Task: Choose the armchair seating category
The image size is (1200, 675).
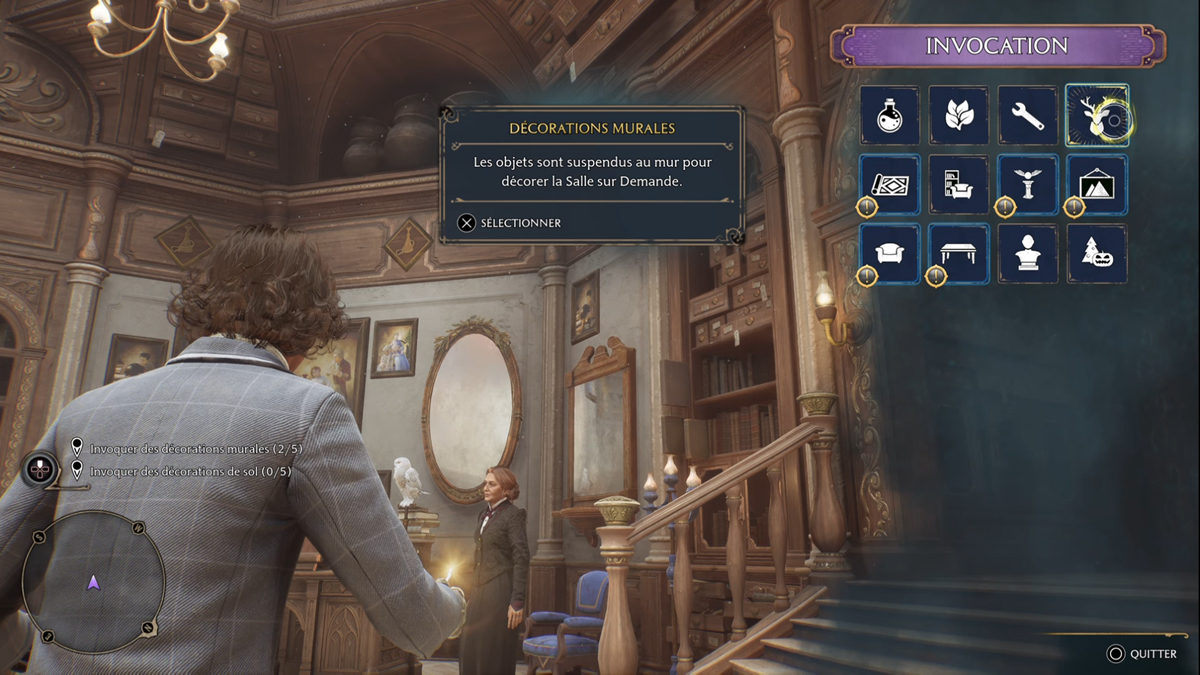Action: click(x=889, y=253)
